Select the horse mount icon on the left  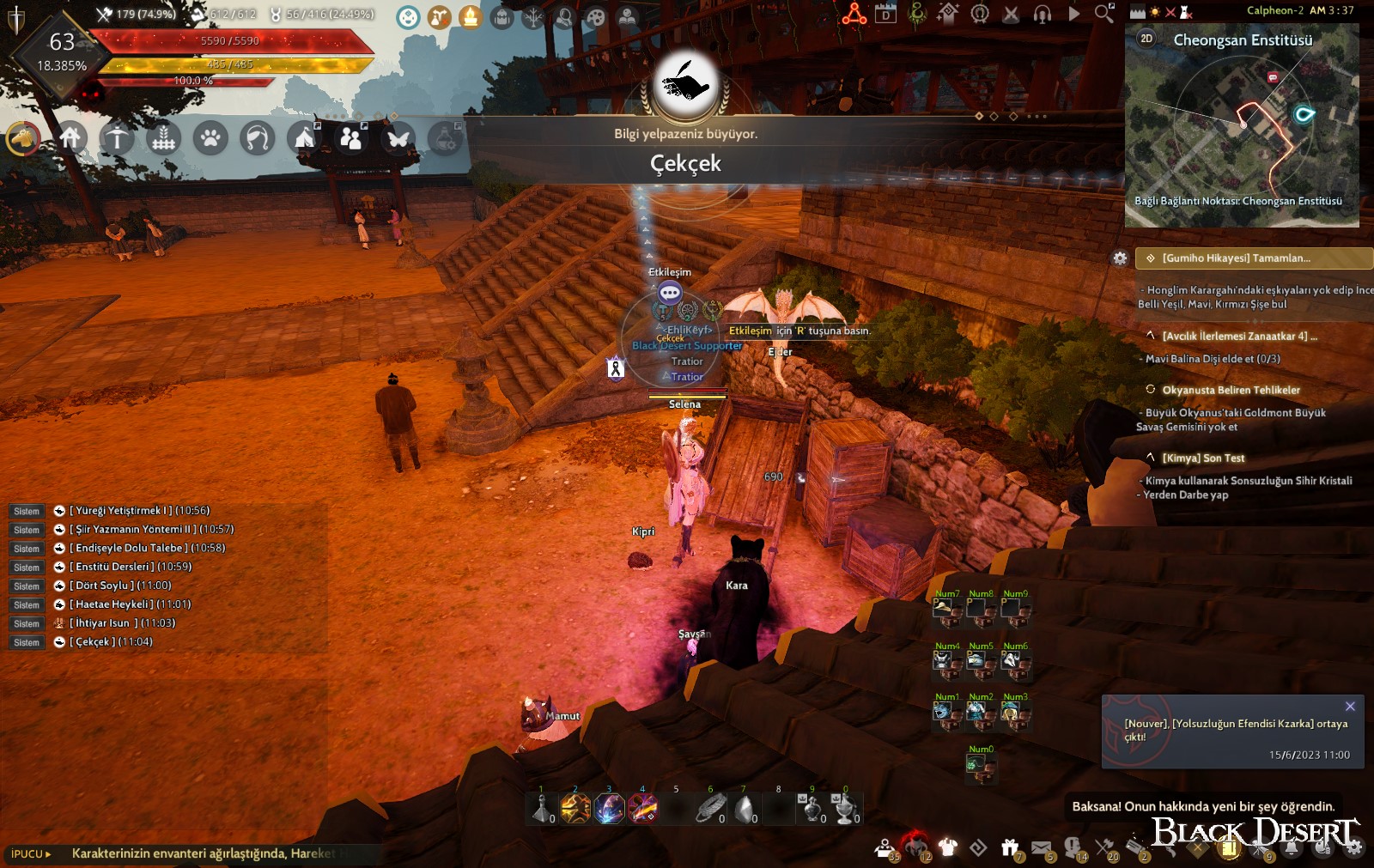(24, 139)
